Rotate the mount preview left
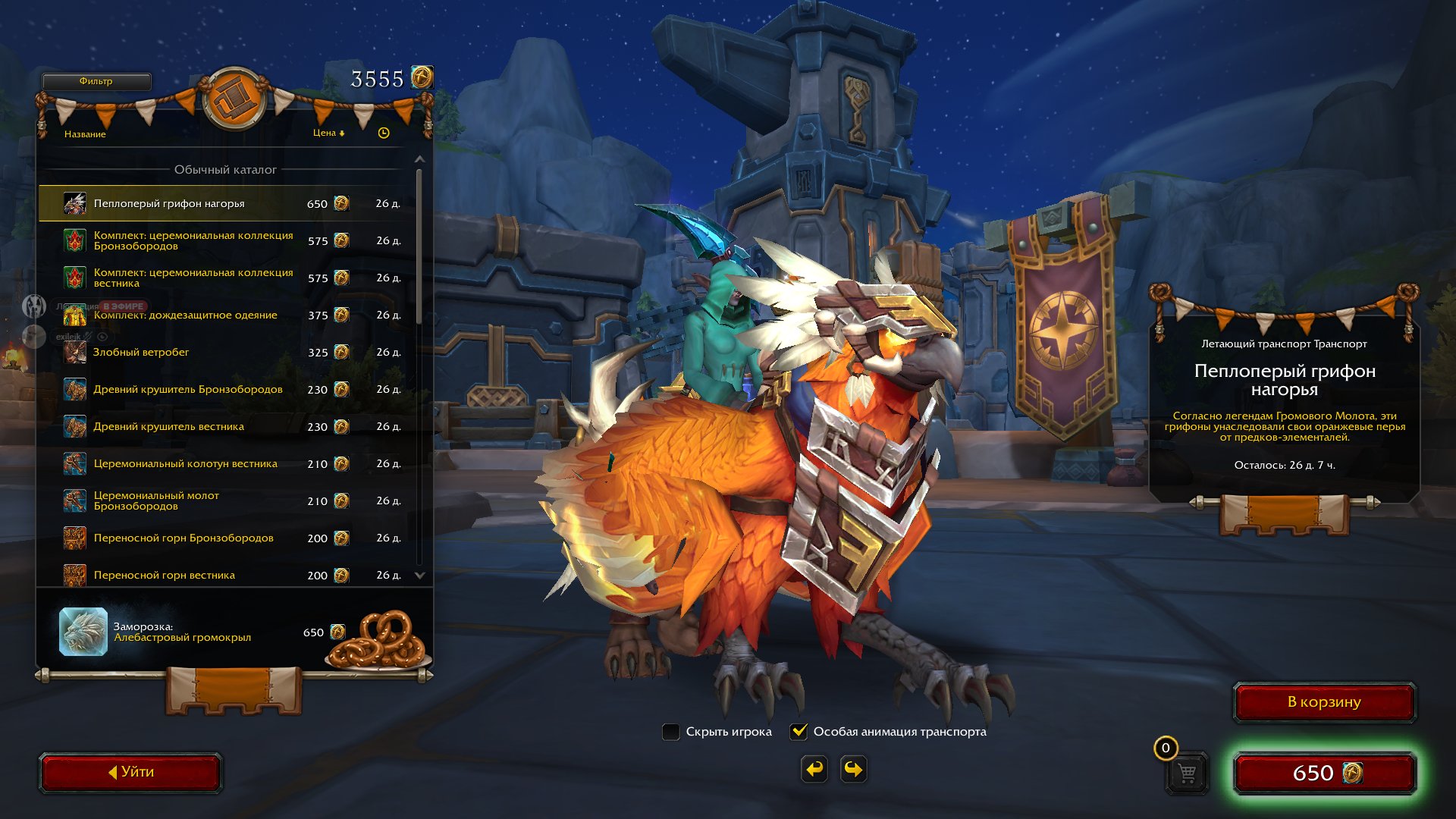Image resolution: width=1456 pixels, height=819 pixels. point(814,770)
